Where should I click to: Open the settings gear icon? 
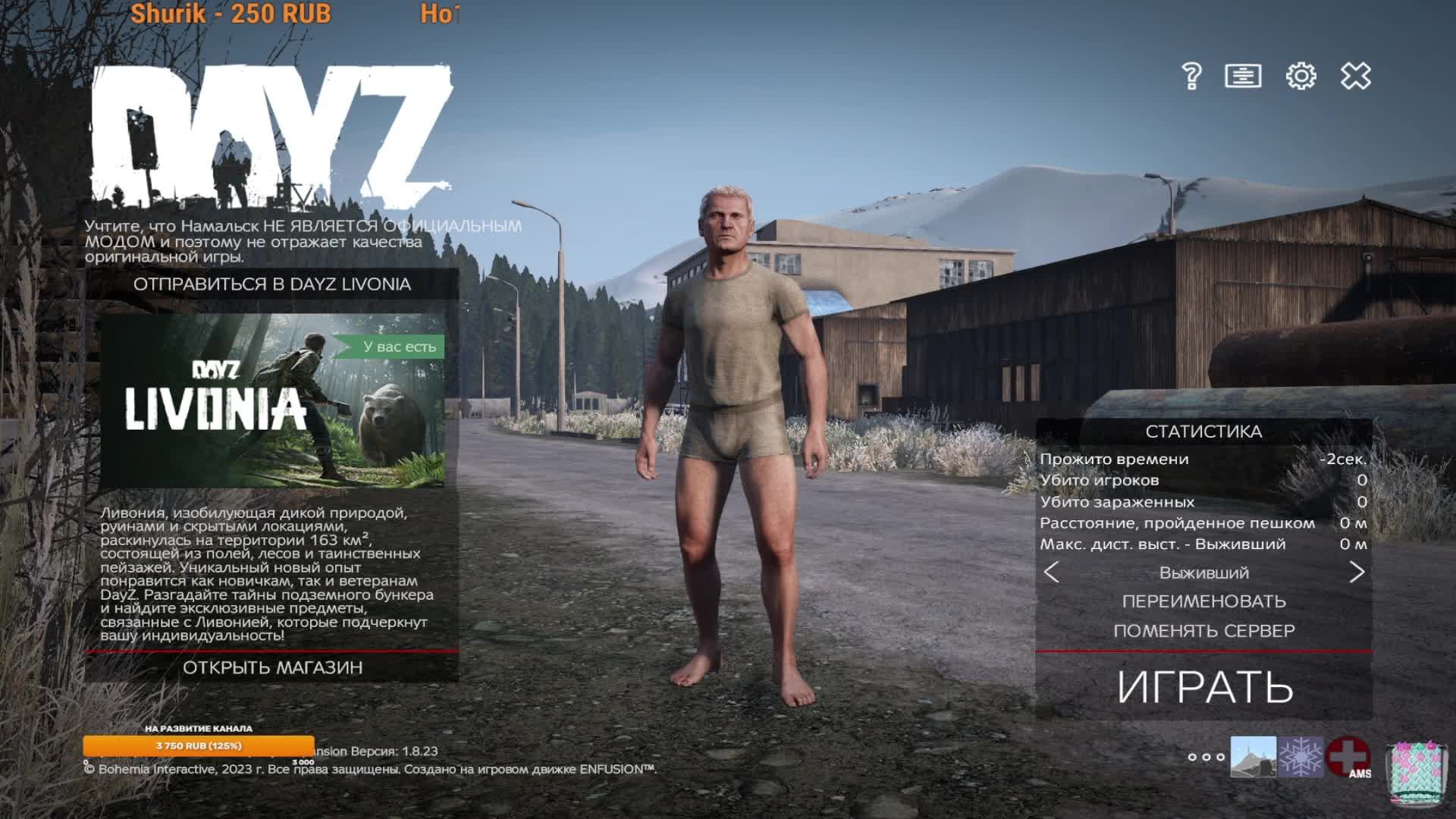(1301, 76)
